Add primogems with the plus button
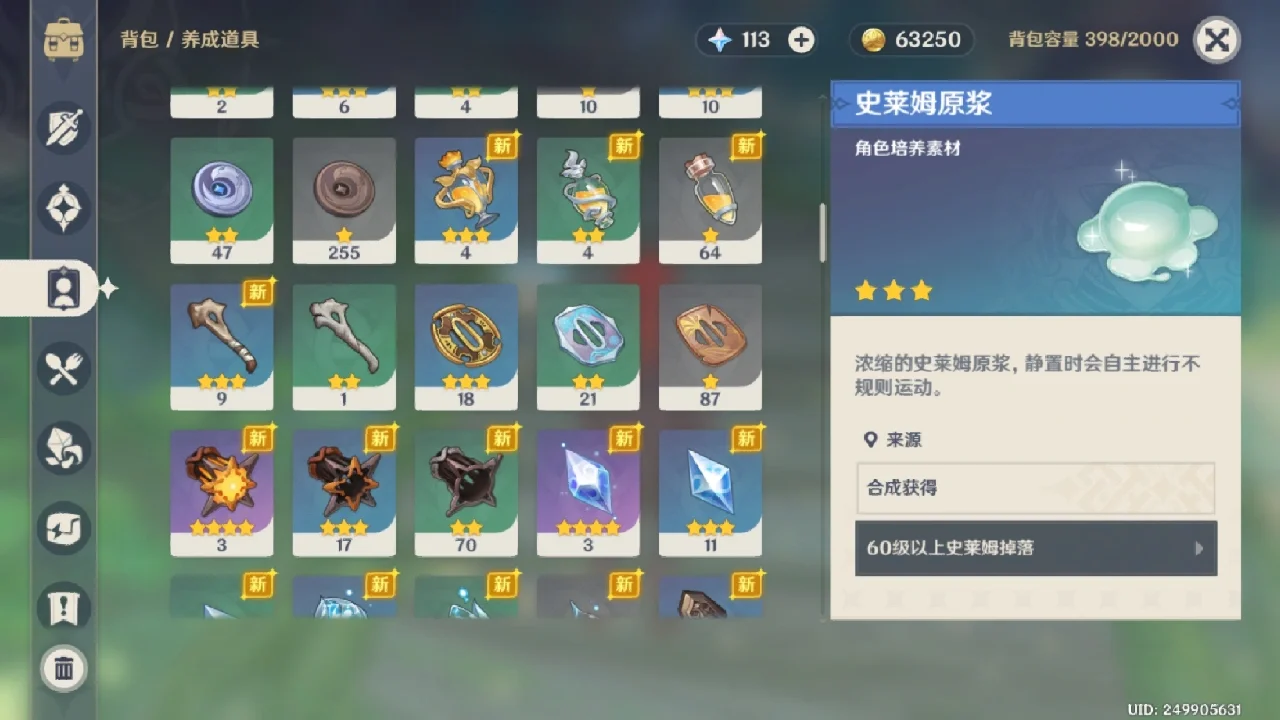This screenshot has width=1280, height=720. (801, 40)
